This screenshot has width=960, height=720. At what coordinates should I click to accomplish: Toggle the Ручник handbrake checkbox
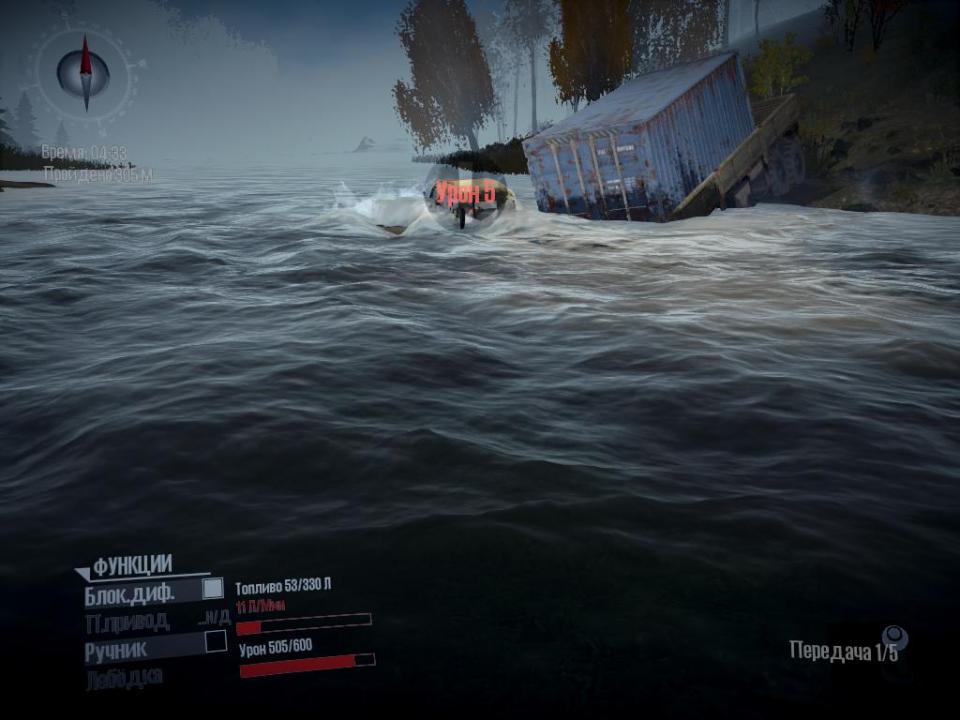216,642
